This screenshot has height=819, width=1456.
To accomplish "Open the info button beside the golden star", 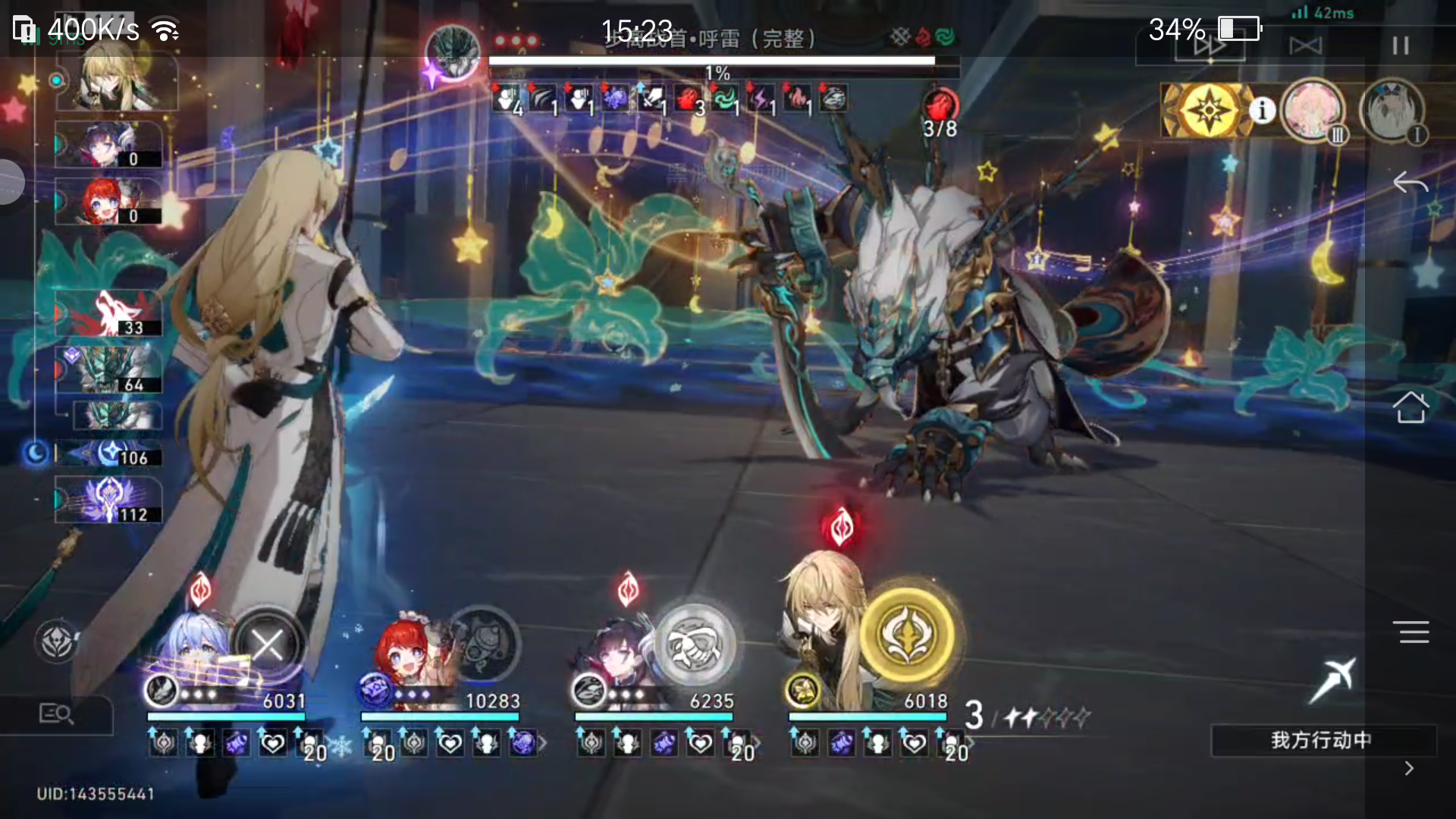I will (1263, 111).
